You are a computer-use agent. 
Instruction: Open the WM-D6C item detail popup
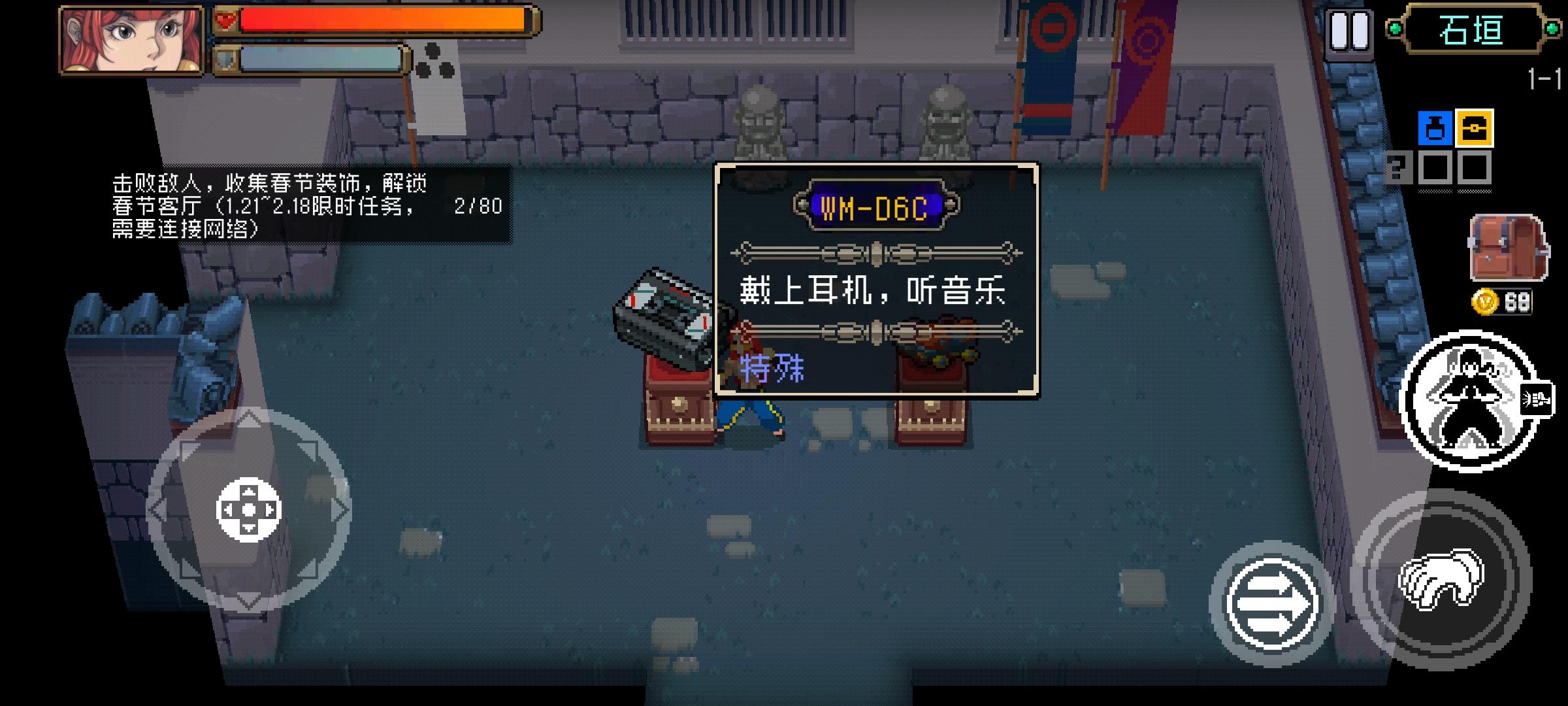coord(875,281)
